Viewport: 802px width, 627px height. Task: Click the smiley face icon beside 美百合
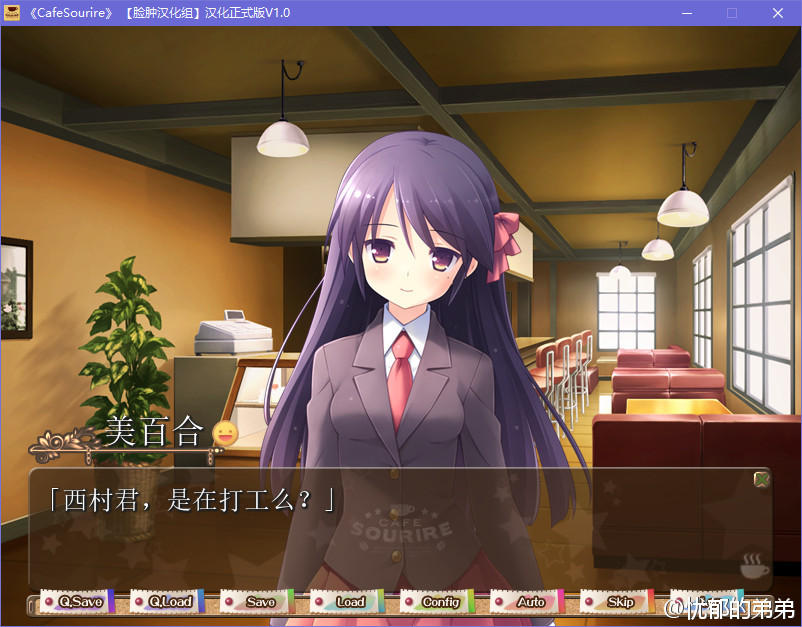click(226, 433)
